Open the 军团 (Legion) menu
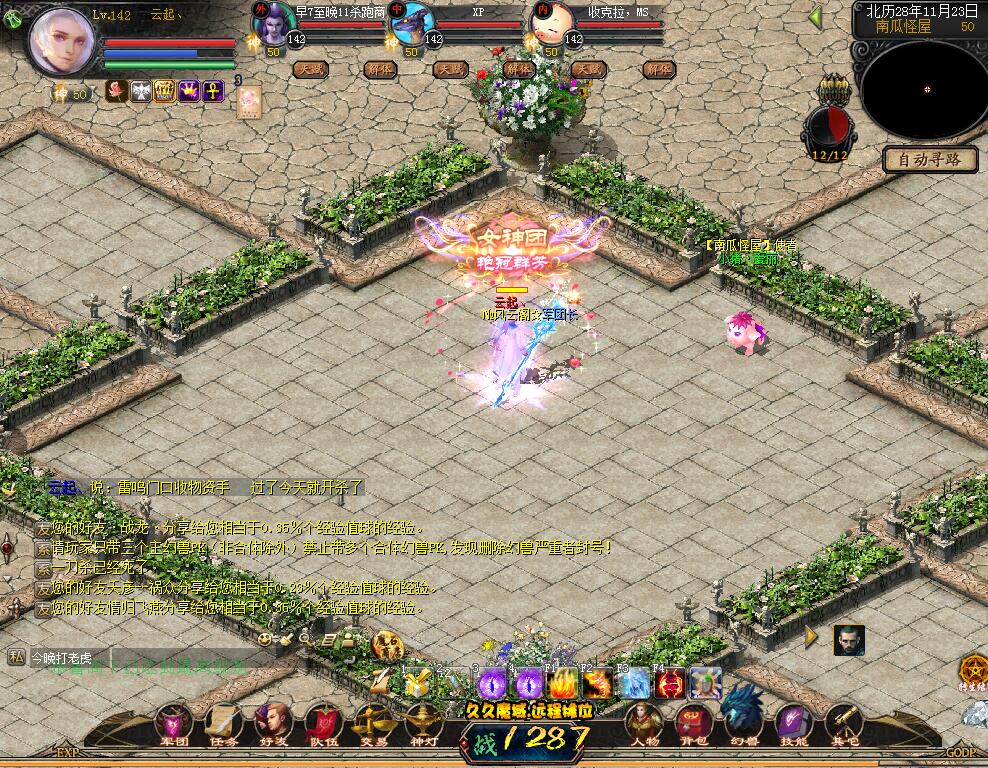Image resolution: width=988 pixels, height=768 pixels. pos(175,723)
